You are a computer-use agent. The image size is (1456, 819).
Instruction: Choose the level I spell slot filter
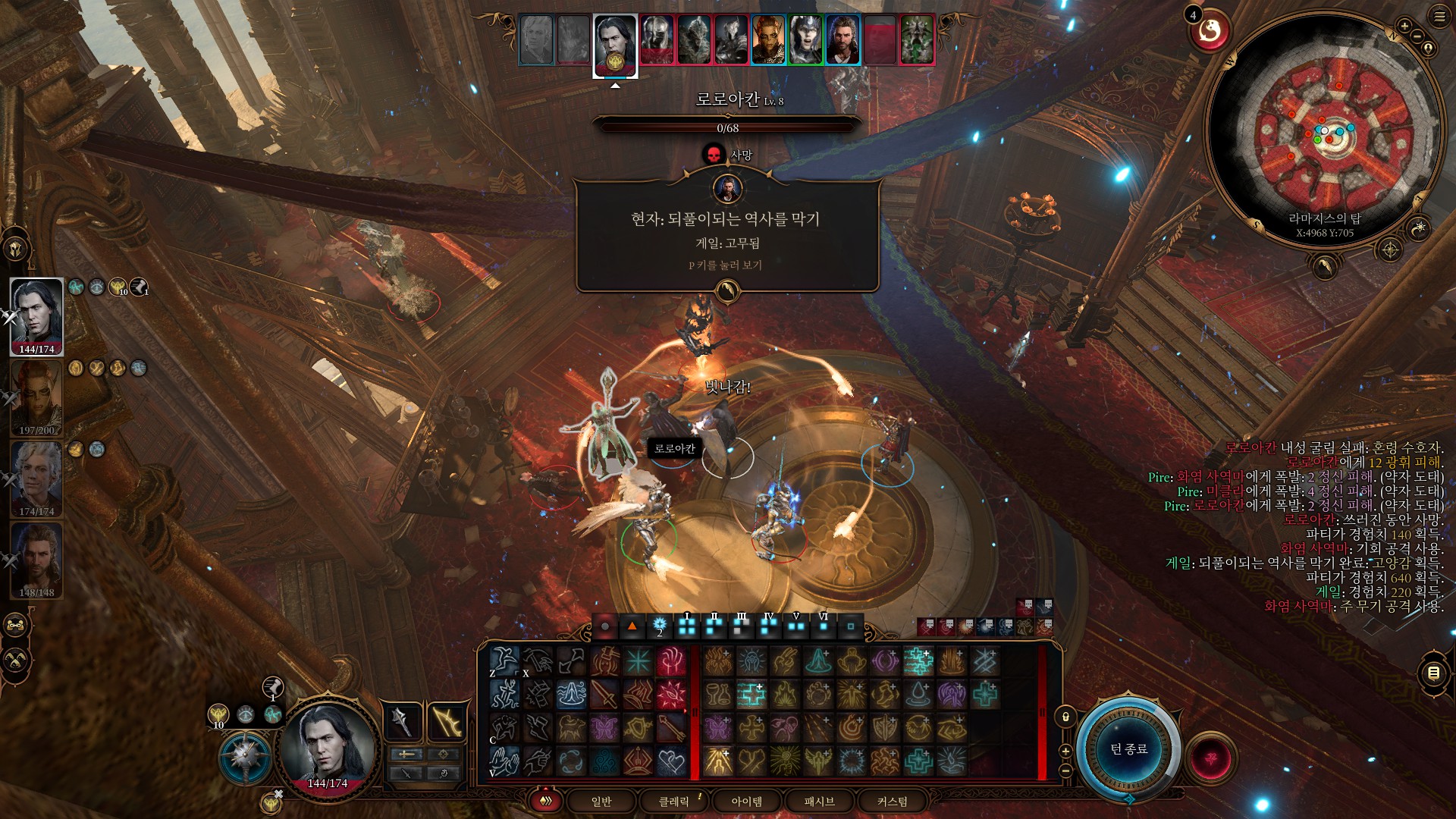click(687, 626)
